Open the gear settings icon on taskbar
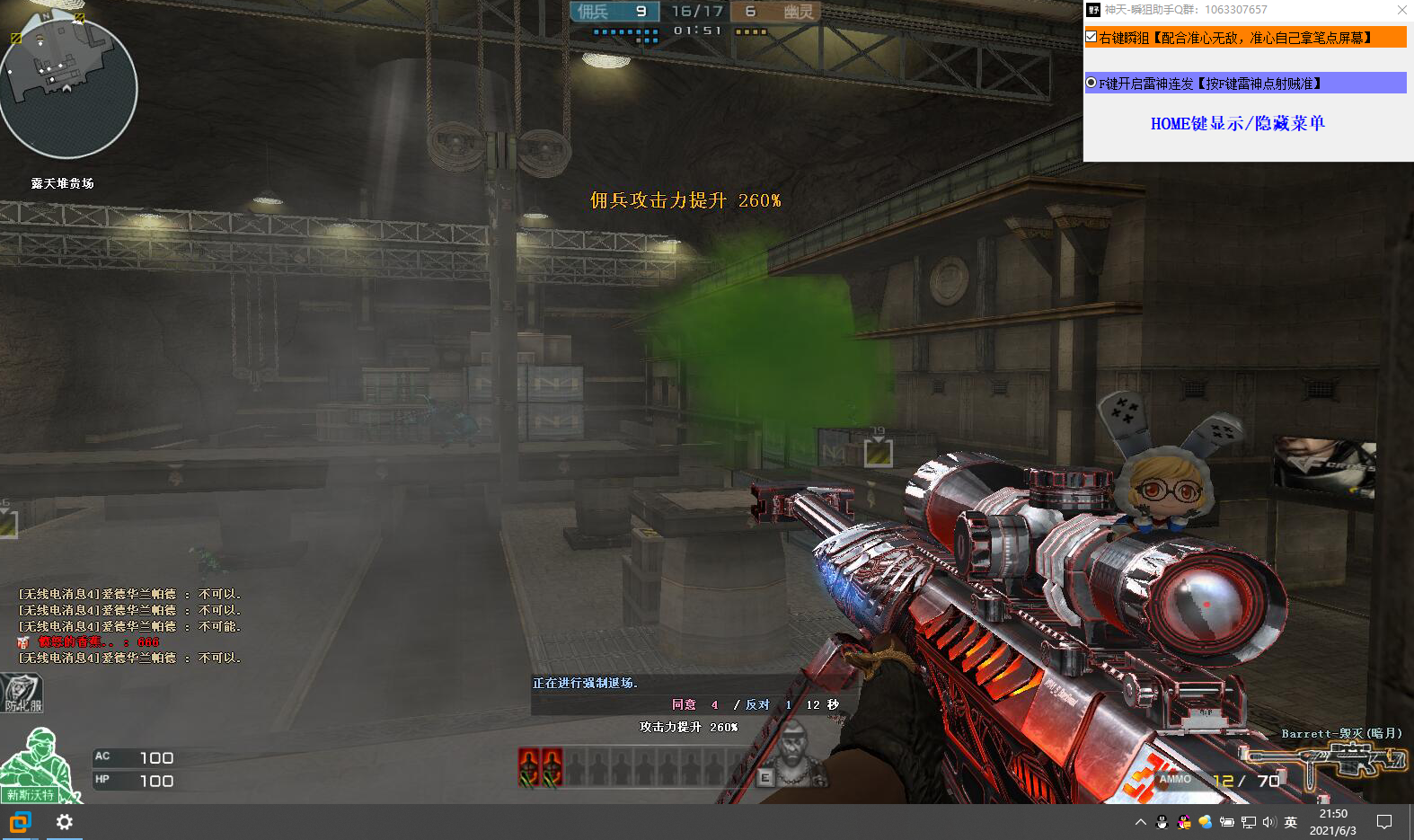This screenshot has width=1414, height=840. [65, 822]
